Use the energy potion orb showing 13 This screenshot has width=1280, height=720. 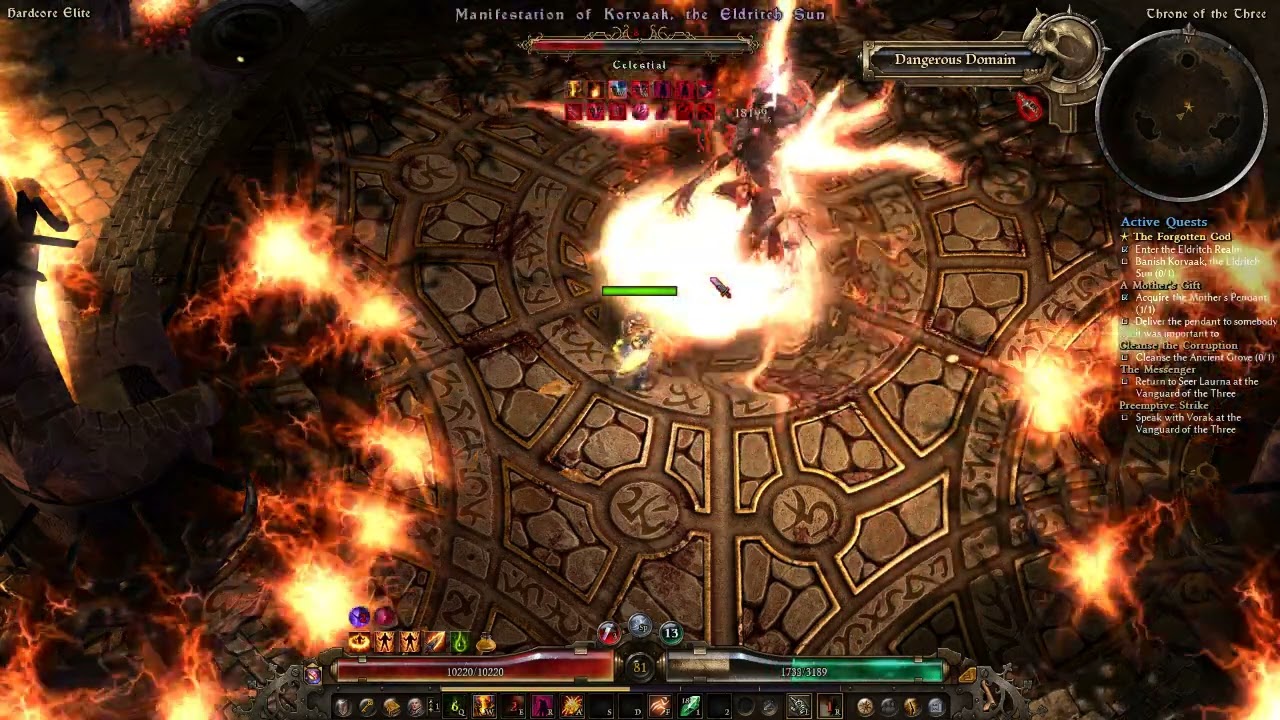tap(671, 632)
